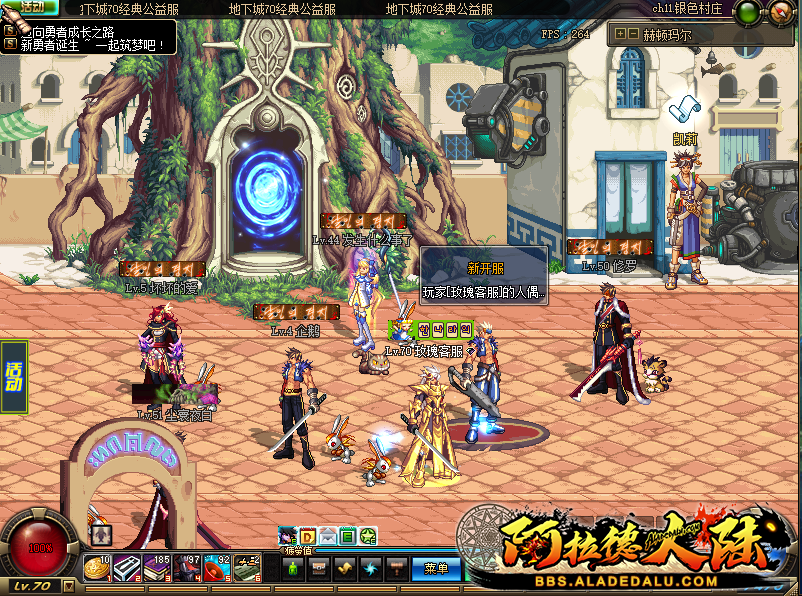The height and width of the screenshot is (596, 802).
Task: Click the green figure icon in the bottom menu bar
Action: tap(293, 569)
